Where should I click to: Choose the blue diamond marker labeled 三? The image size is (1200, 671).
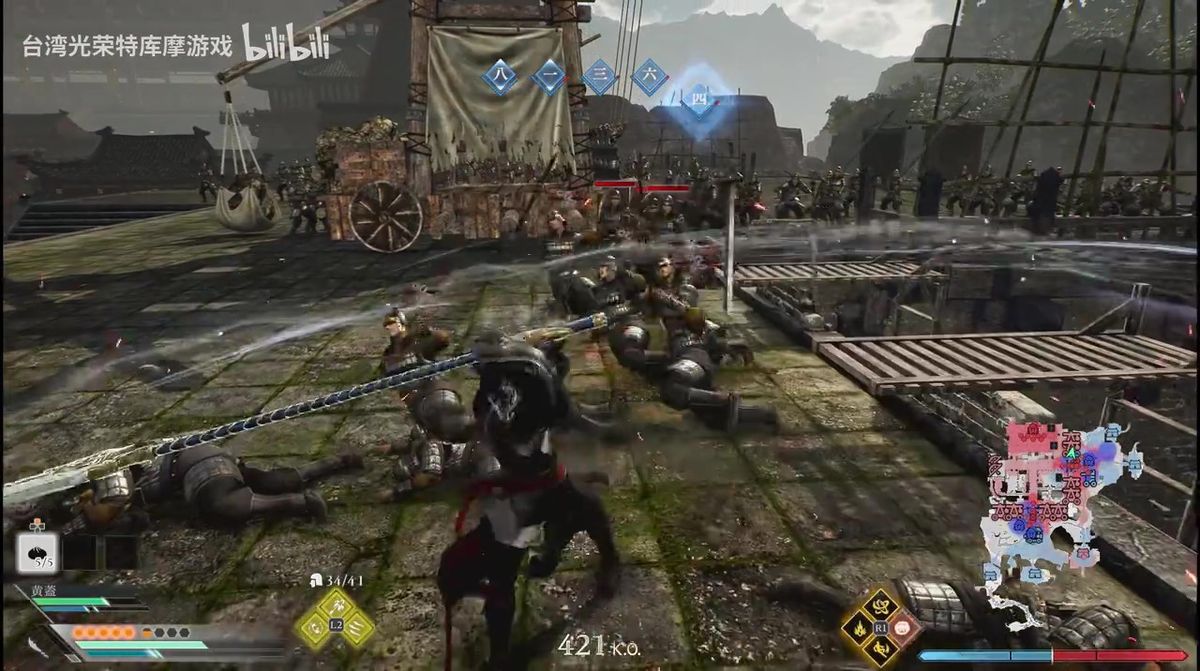coord(599,77)
